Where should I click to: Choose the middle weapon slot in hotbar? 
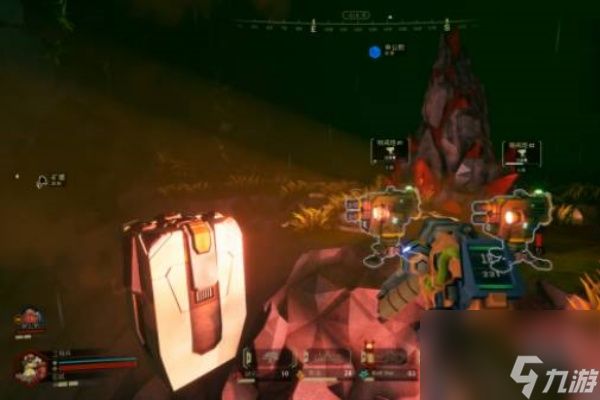coord(325,362)
